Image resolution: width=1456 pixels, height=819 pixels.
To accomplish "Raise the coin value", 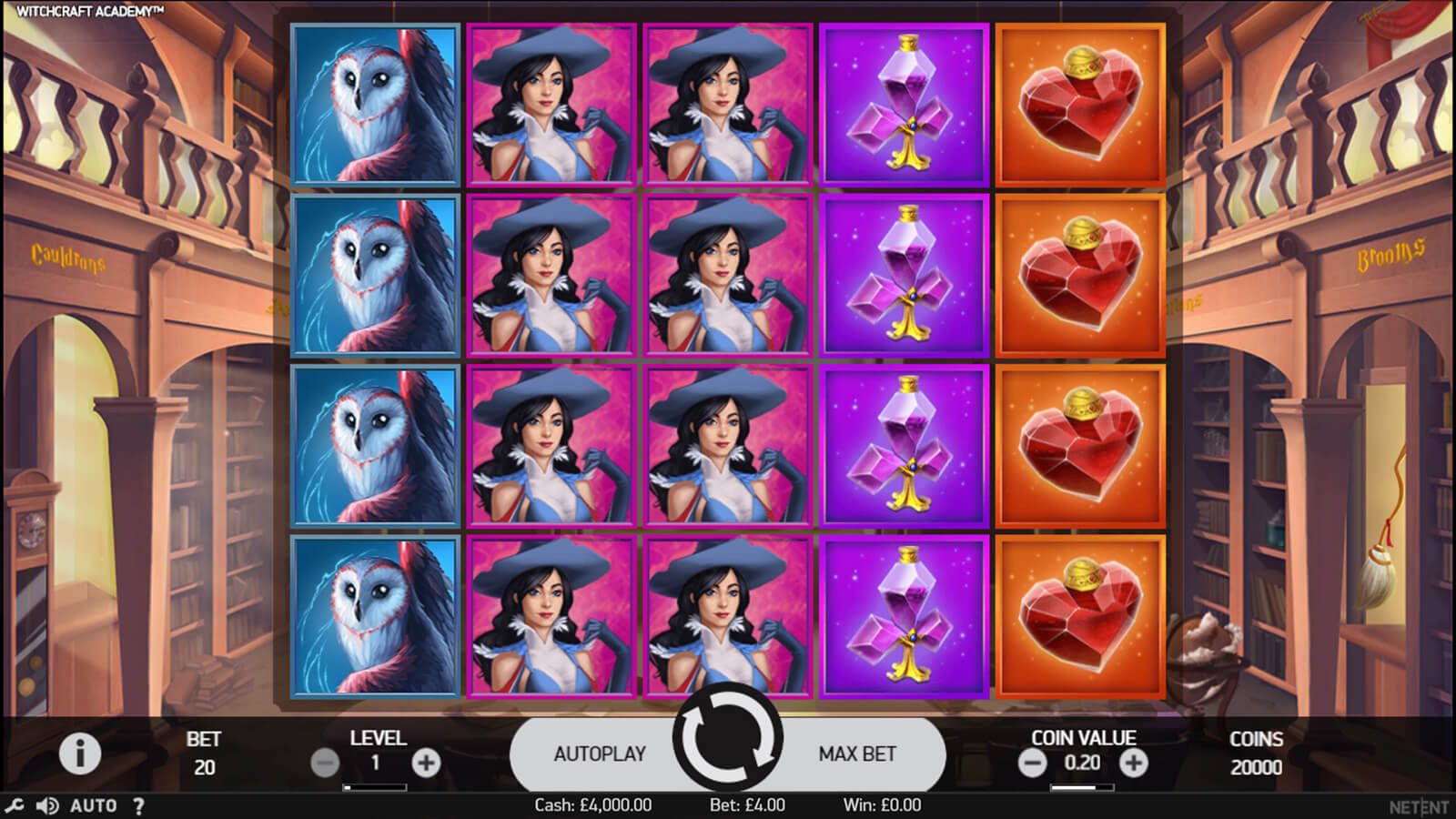I will [x=1133, y=763].
